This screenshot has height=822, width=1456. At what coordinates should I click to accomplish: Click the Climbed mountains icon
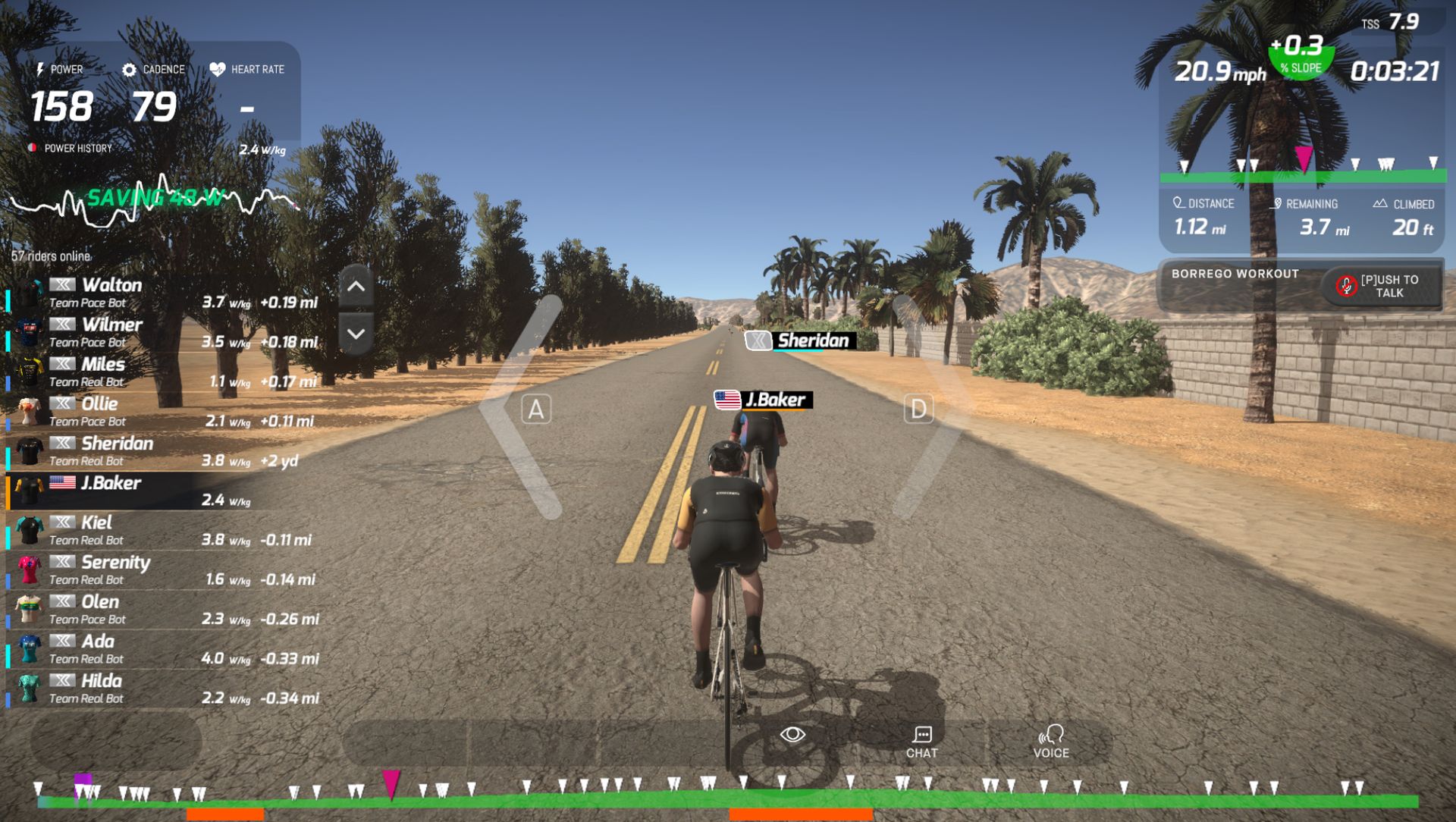[1382, 202]
